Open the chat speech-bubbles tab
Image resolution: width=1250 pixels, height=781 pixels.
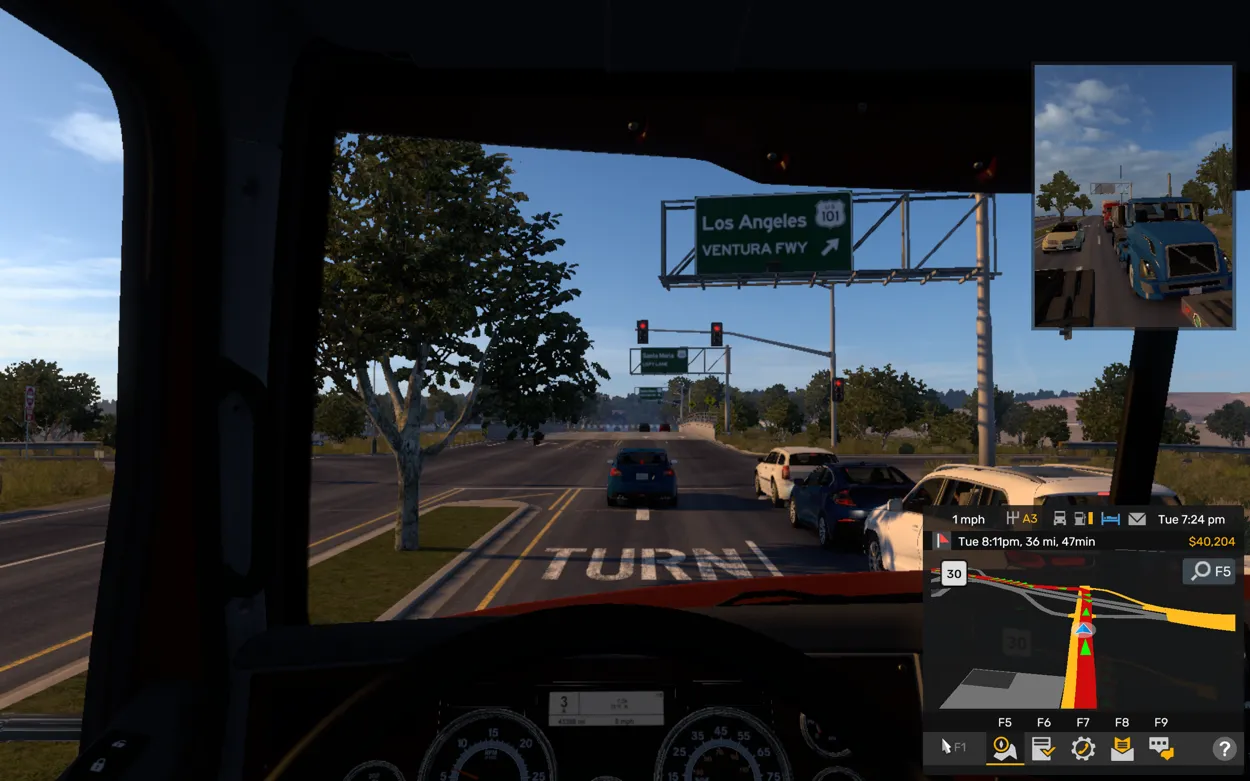pos(1160,748)
